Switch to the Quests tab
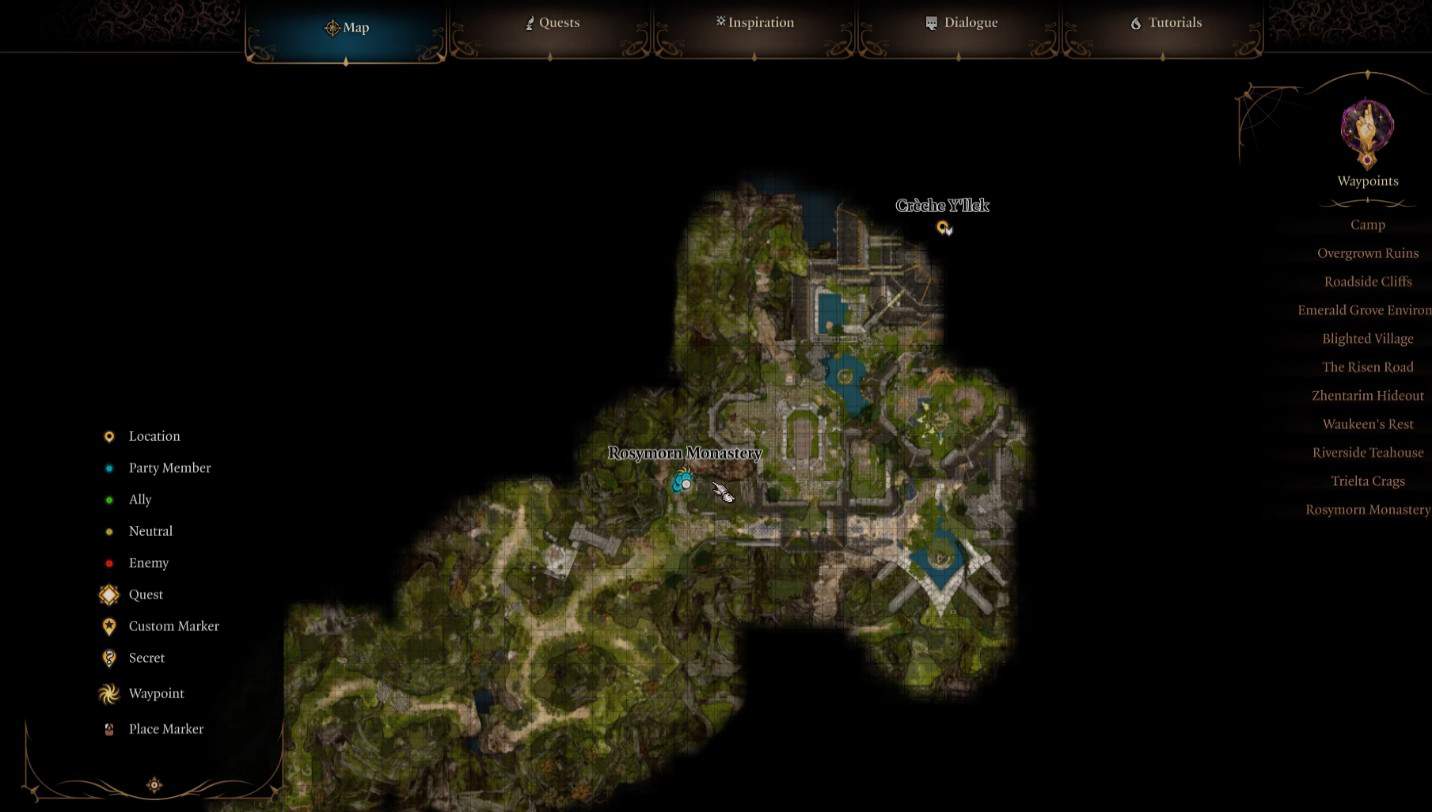1432x812 pixels. click(551, 22)
